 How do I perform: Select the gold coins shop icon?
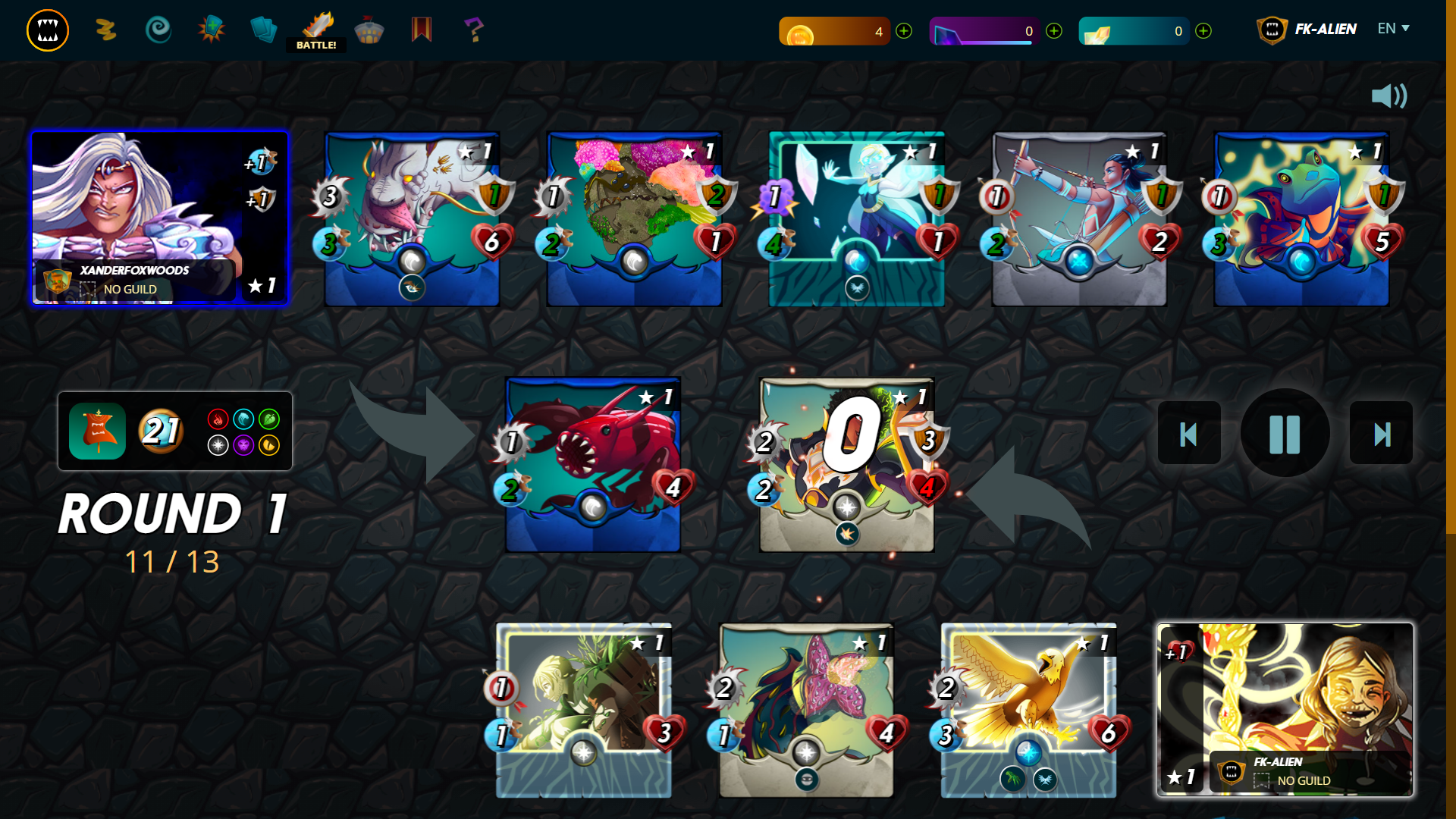(x=105, y=30)
